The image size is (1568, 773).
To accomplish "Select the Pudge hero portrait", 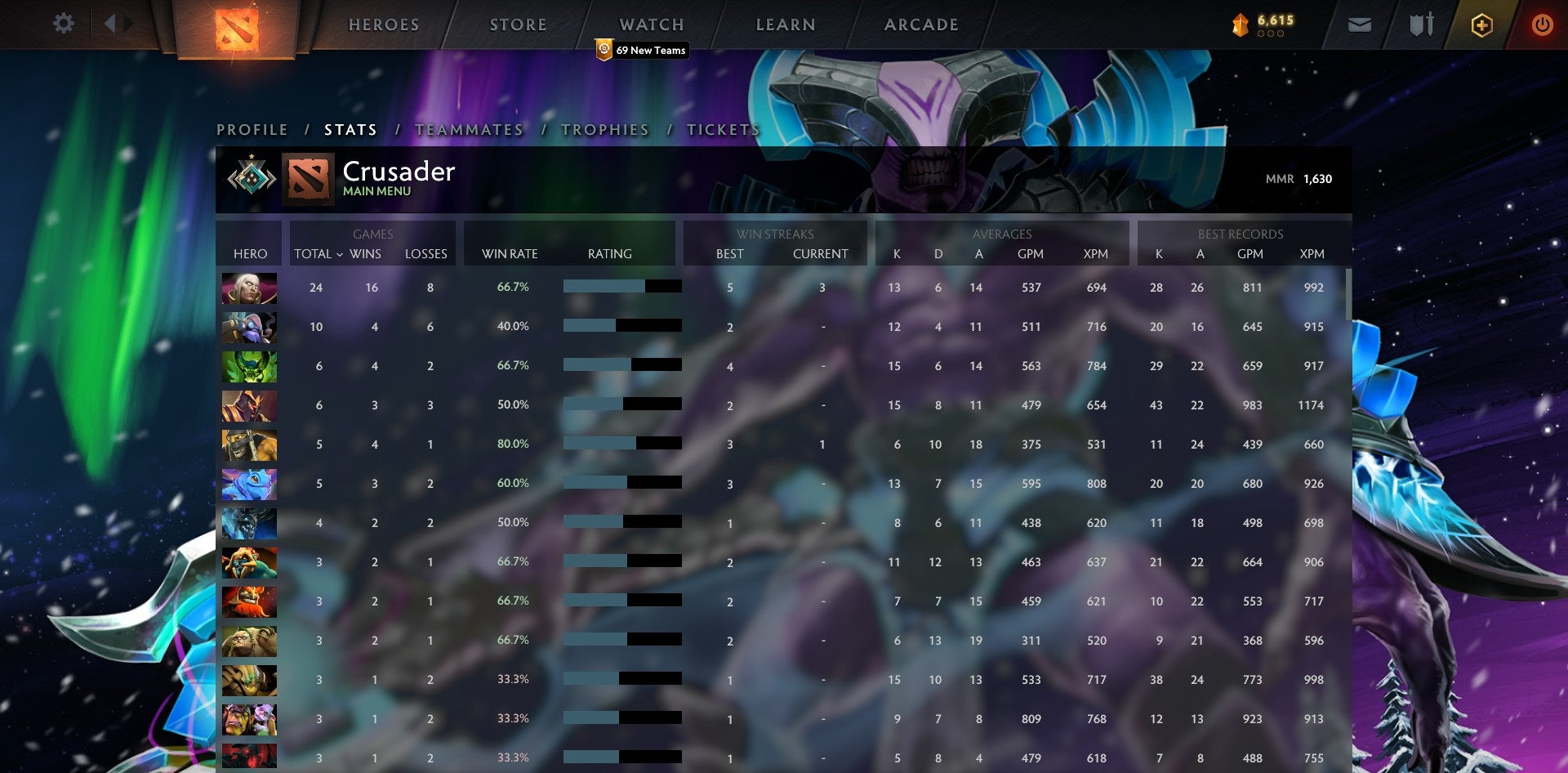I will 249,640.
